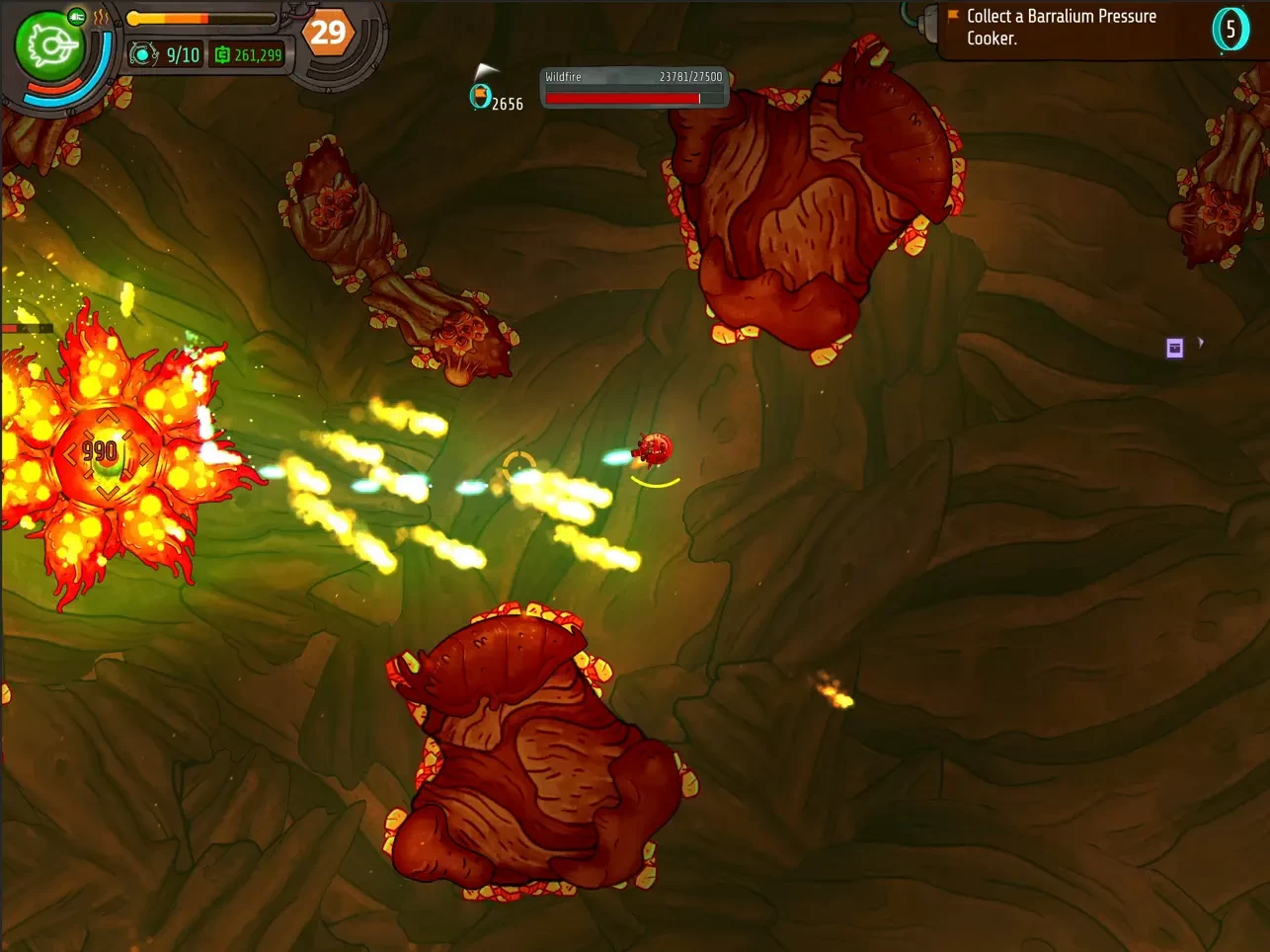The width and height of the screenshot is (1270, 952).
Task: Open the Barralium Pressure Cooker quest tracker
Action: pyautogui.click(x=1061, y=28)
